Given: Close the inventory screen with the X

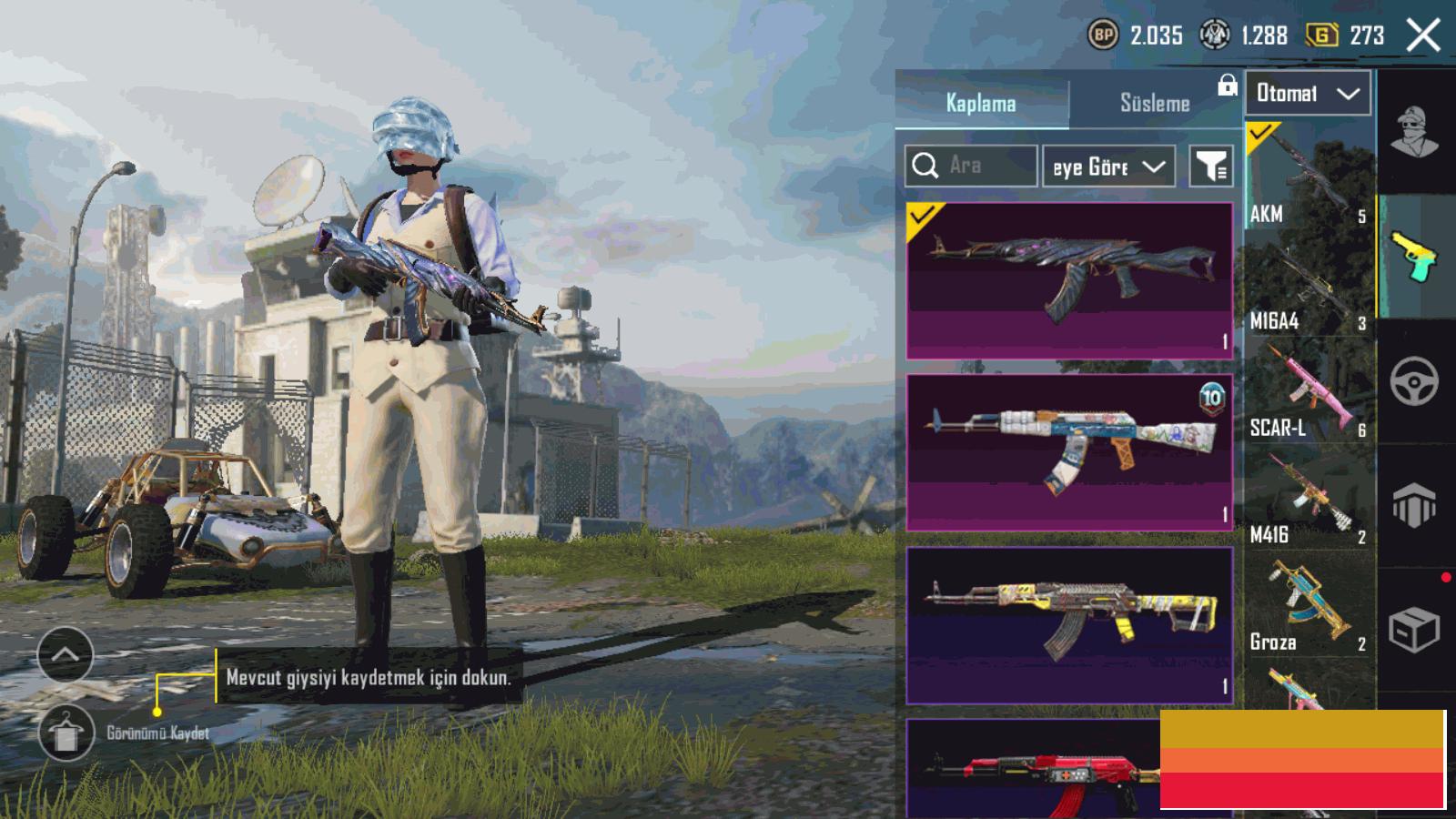Looking at the screenshot, I should (1423, 35).
